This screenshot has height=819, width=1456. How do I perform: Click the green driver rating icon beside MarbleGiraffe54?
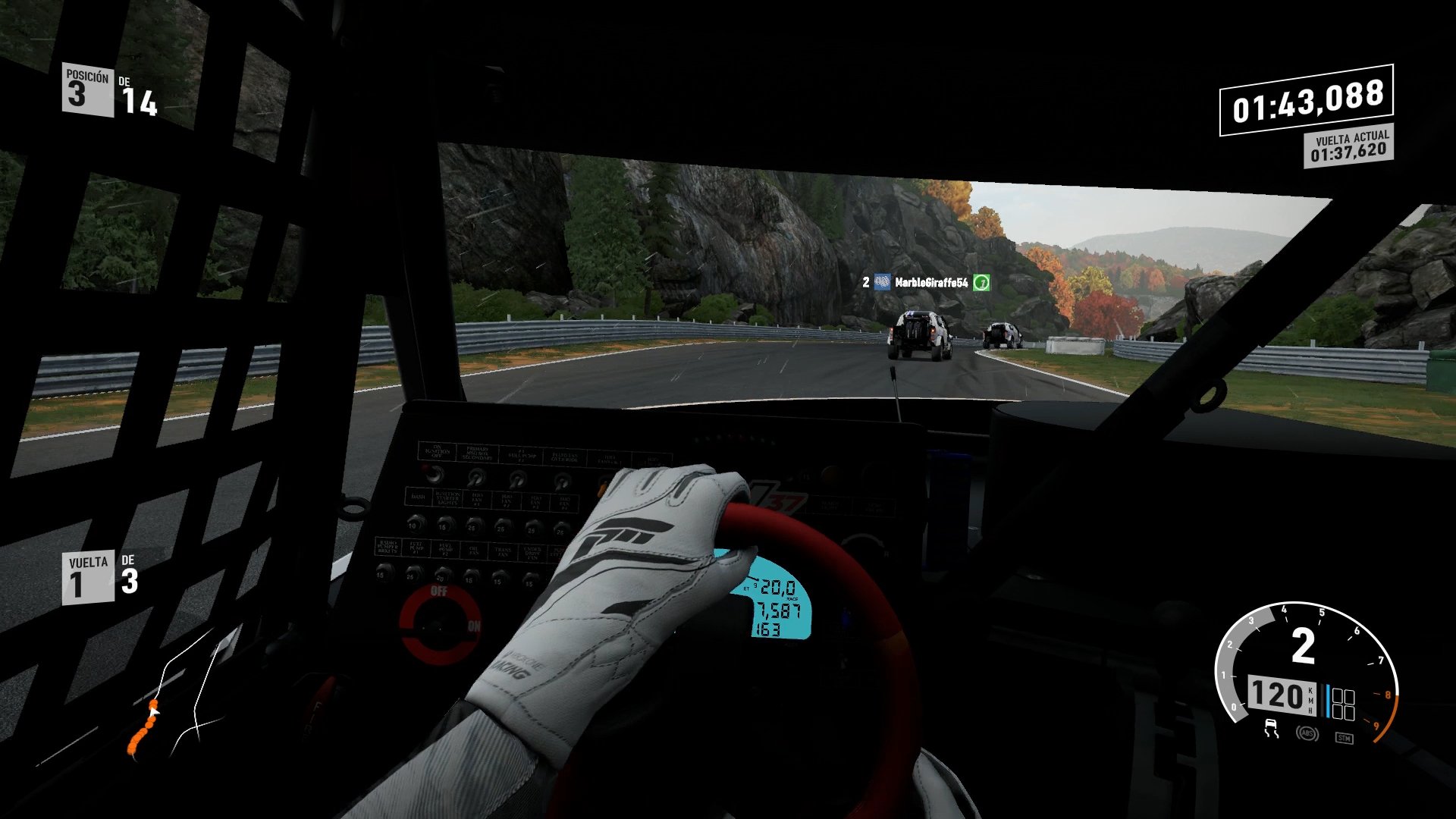(982, 281)
